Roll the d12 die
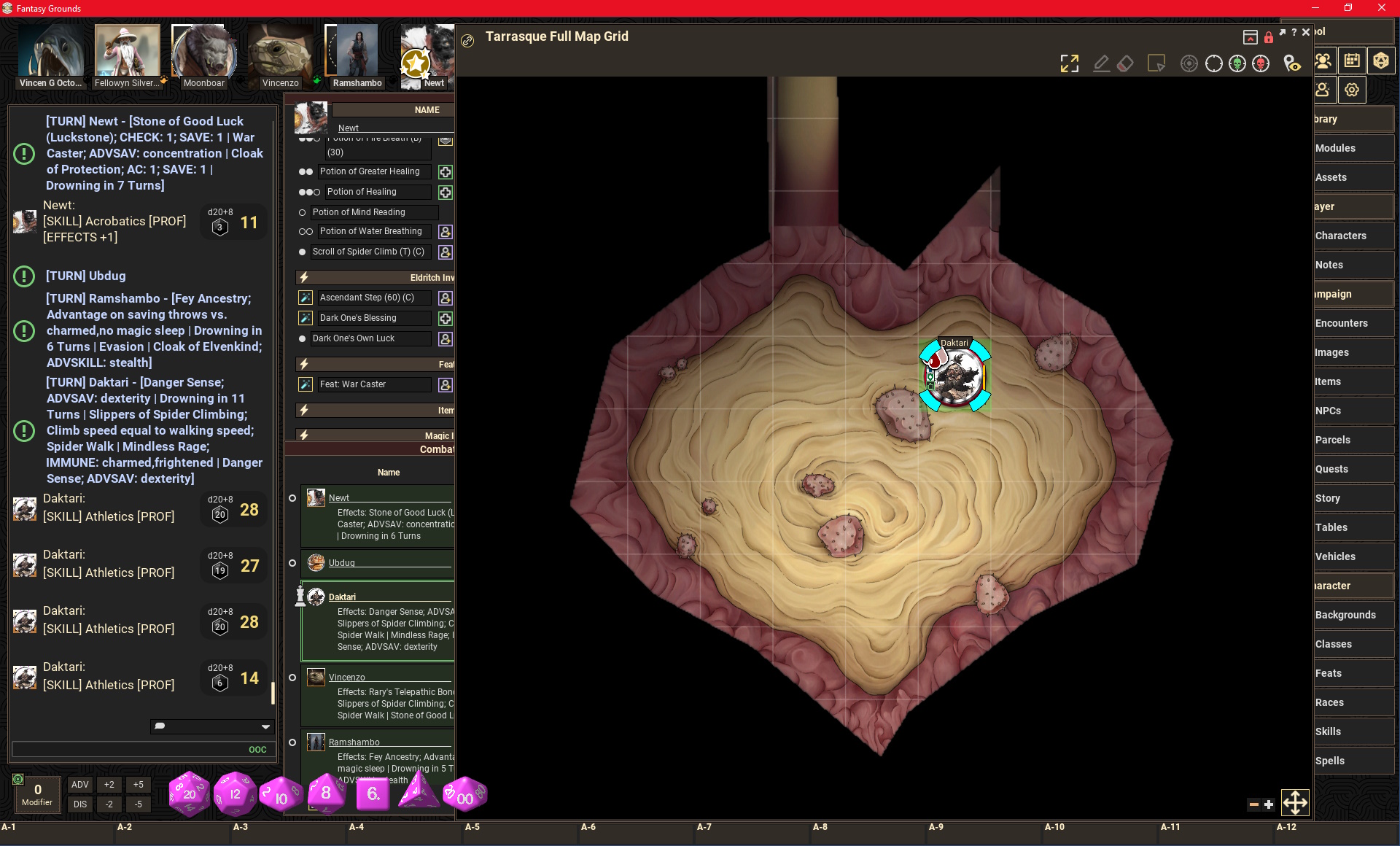 point(235,793)
